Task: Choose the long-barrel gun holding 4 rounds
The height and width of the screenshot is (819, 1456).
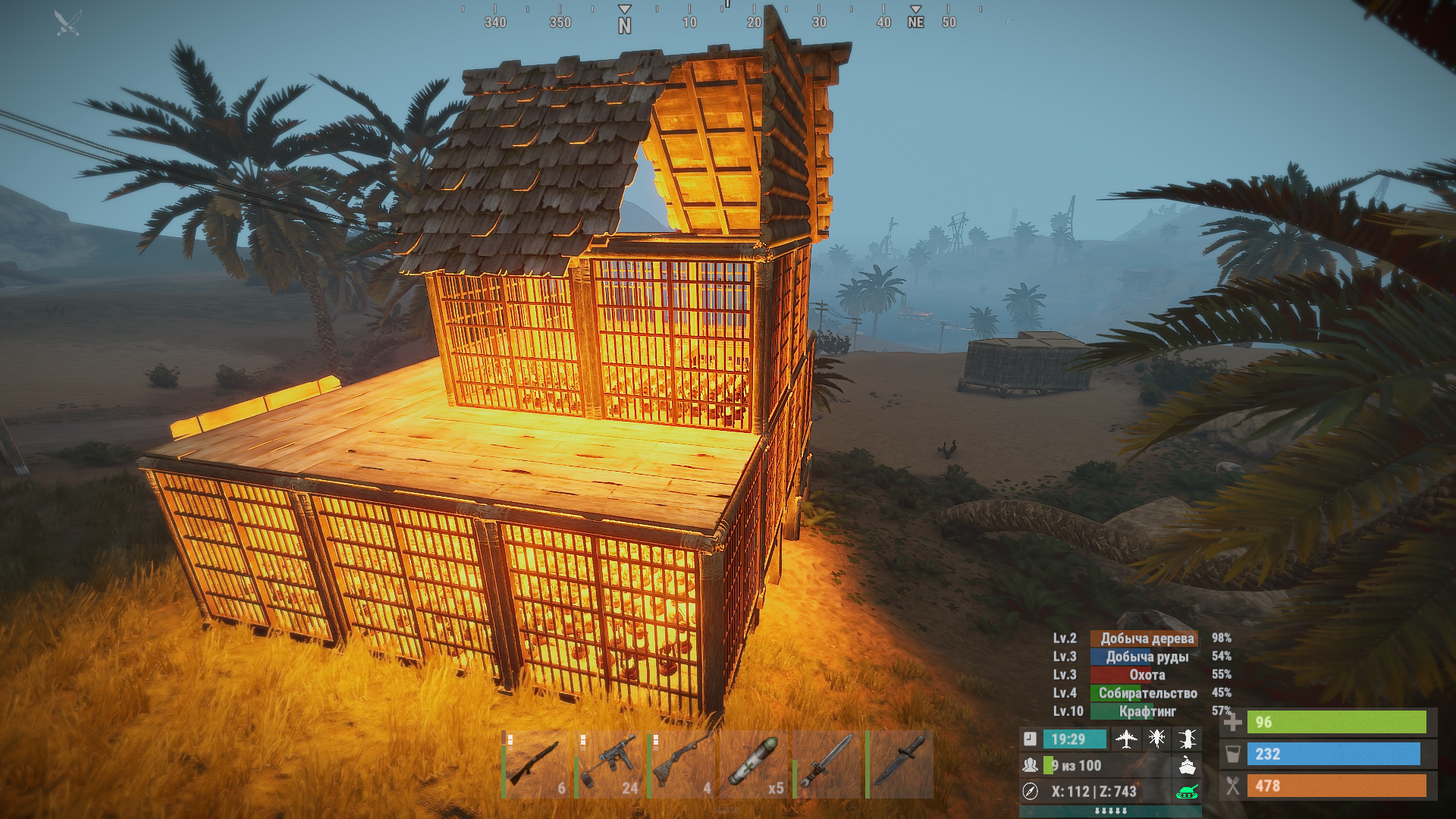Action: tap(683, 764)
